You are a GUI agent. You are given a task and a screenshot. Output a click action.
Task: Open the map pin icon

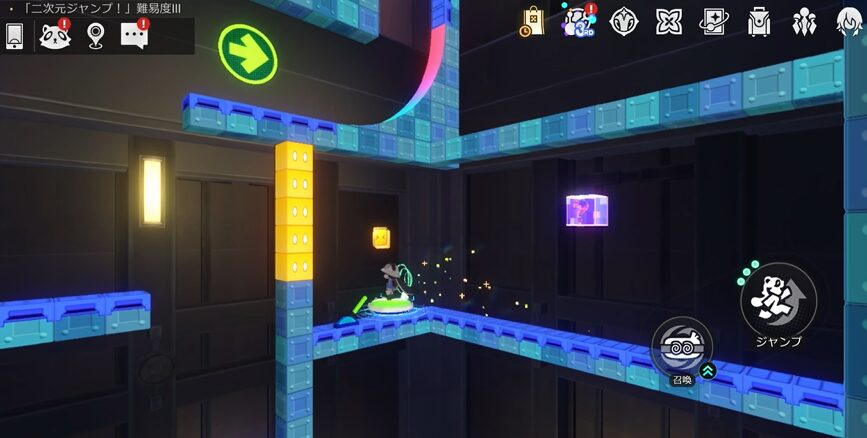pos(94,36)
